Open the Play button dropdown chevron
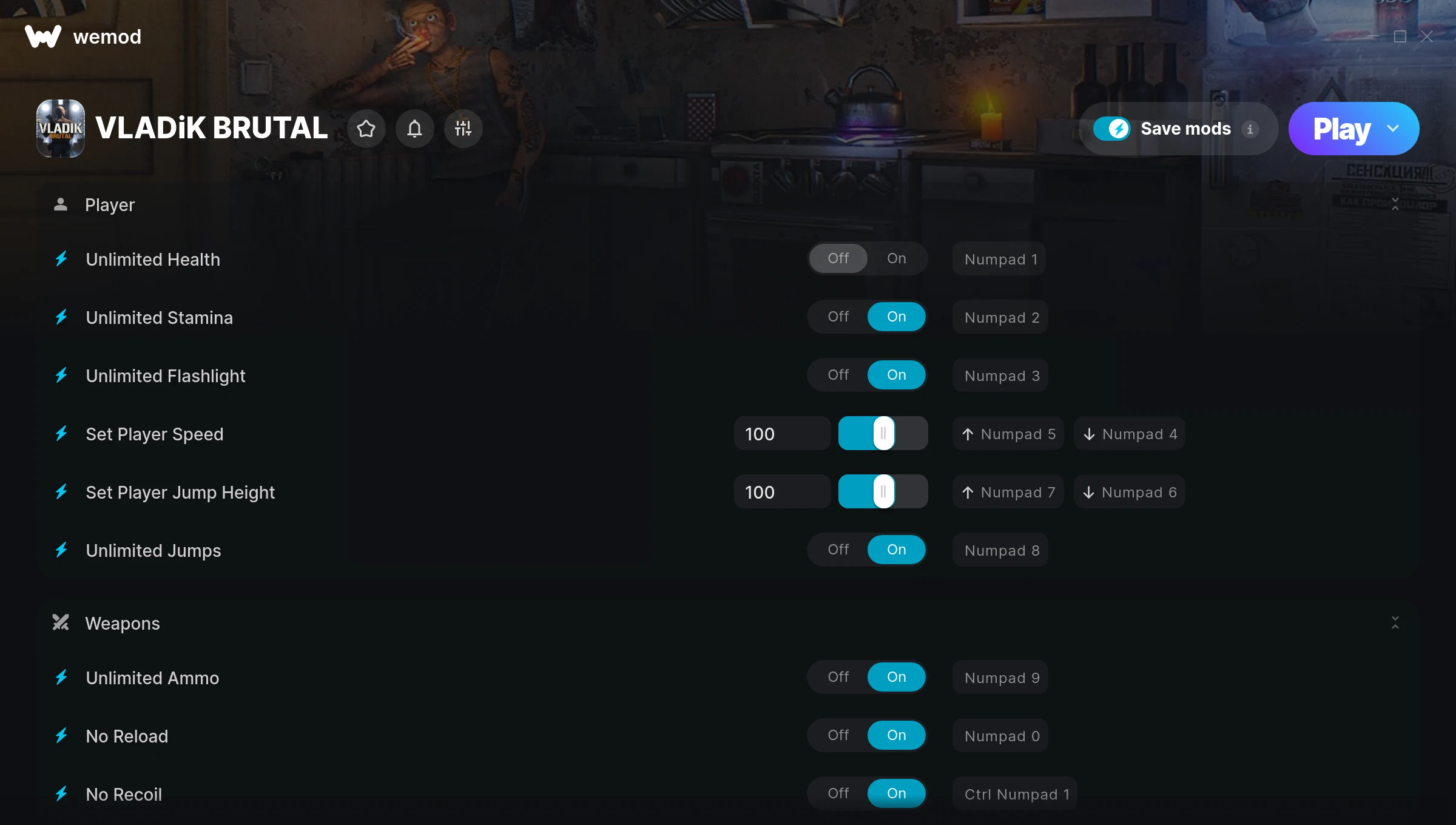Viewport: 1456px width, 825px height. pos(1393,128)
